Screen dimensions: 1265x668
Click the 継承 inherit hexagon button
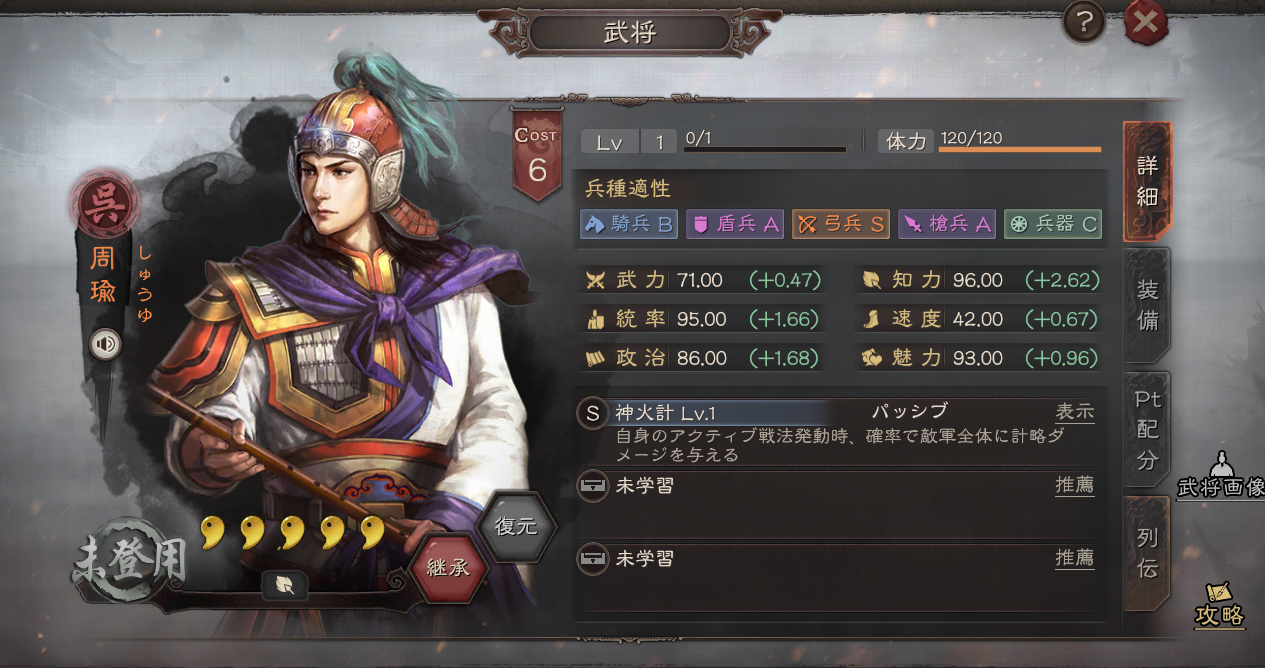coord(448,568)
